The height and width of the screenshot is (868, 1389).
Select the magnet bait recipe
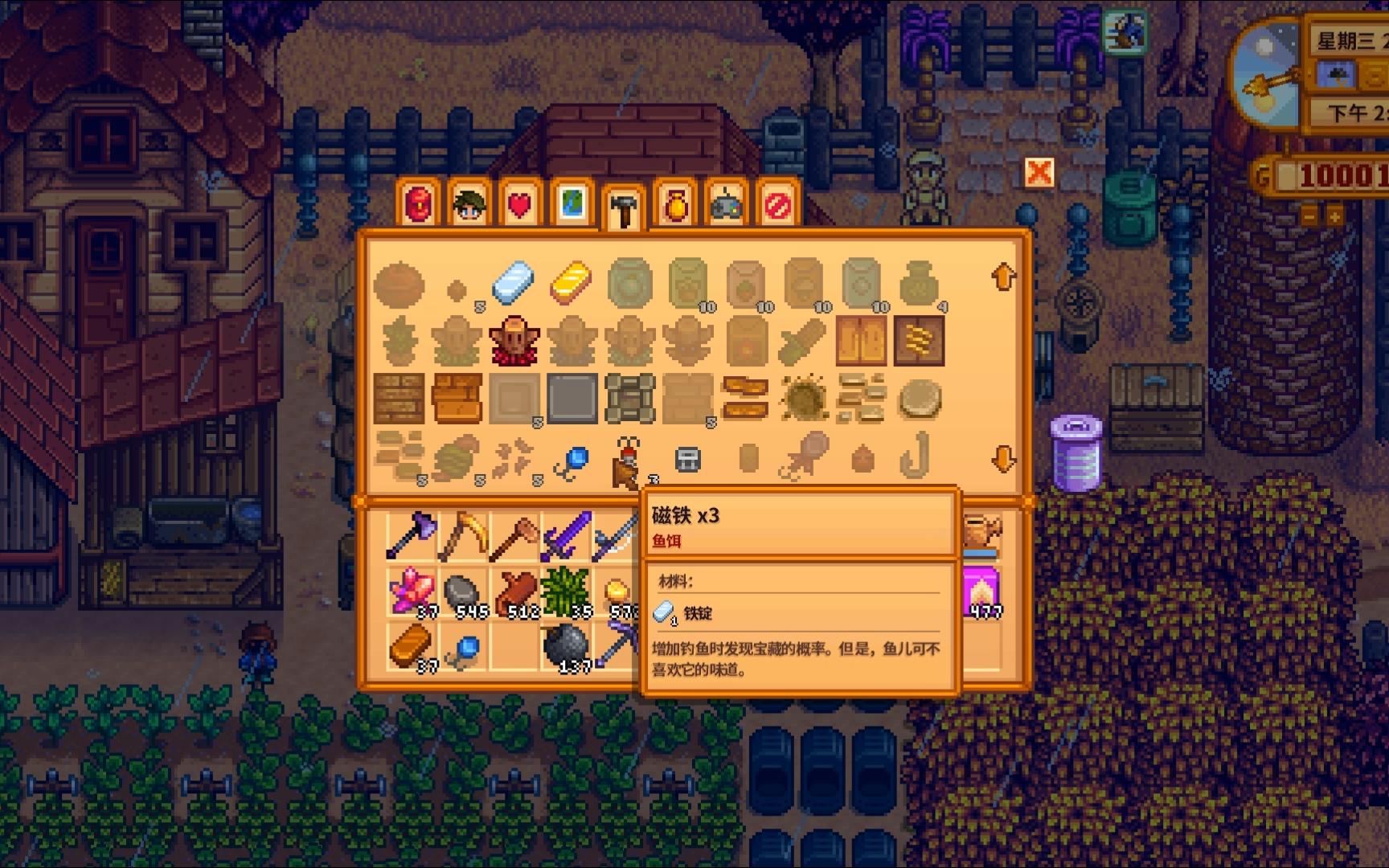click(x=628, y=458)
